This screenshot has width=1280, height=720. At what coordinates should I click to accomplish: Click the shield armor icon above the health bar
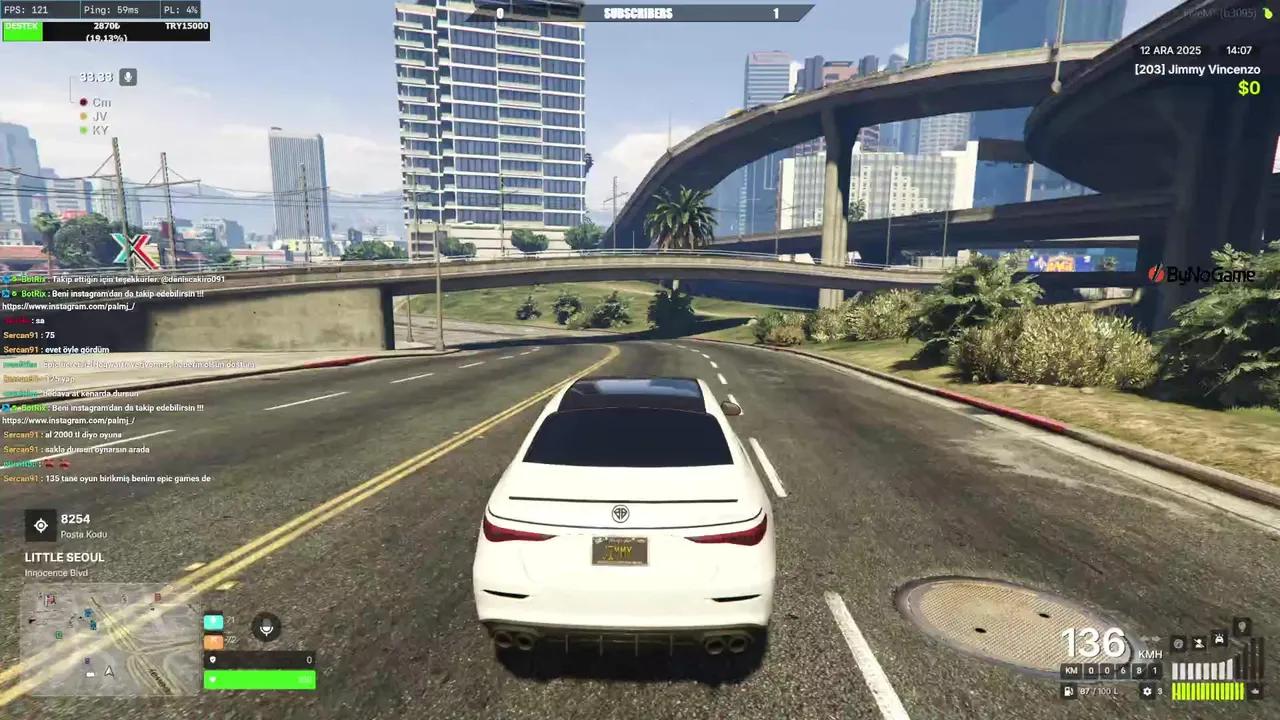click(213, 659)
